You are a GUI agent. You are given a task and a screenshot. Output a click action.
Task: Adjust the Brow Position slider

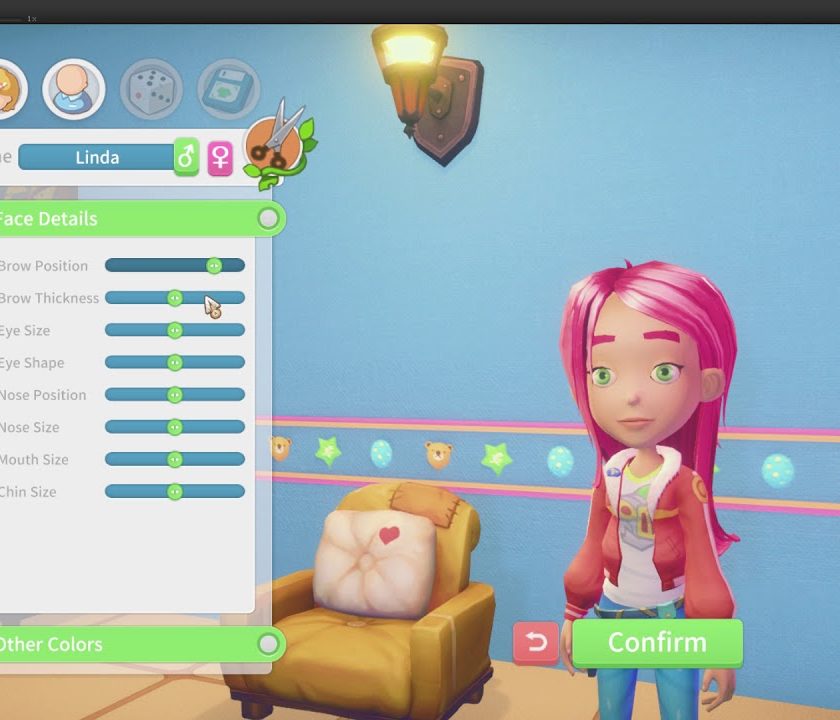[214, 266]
